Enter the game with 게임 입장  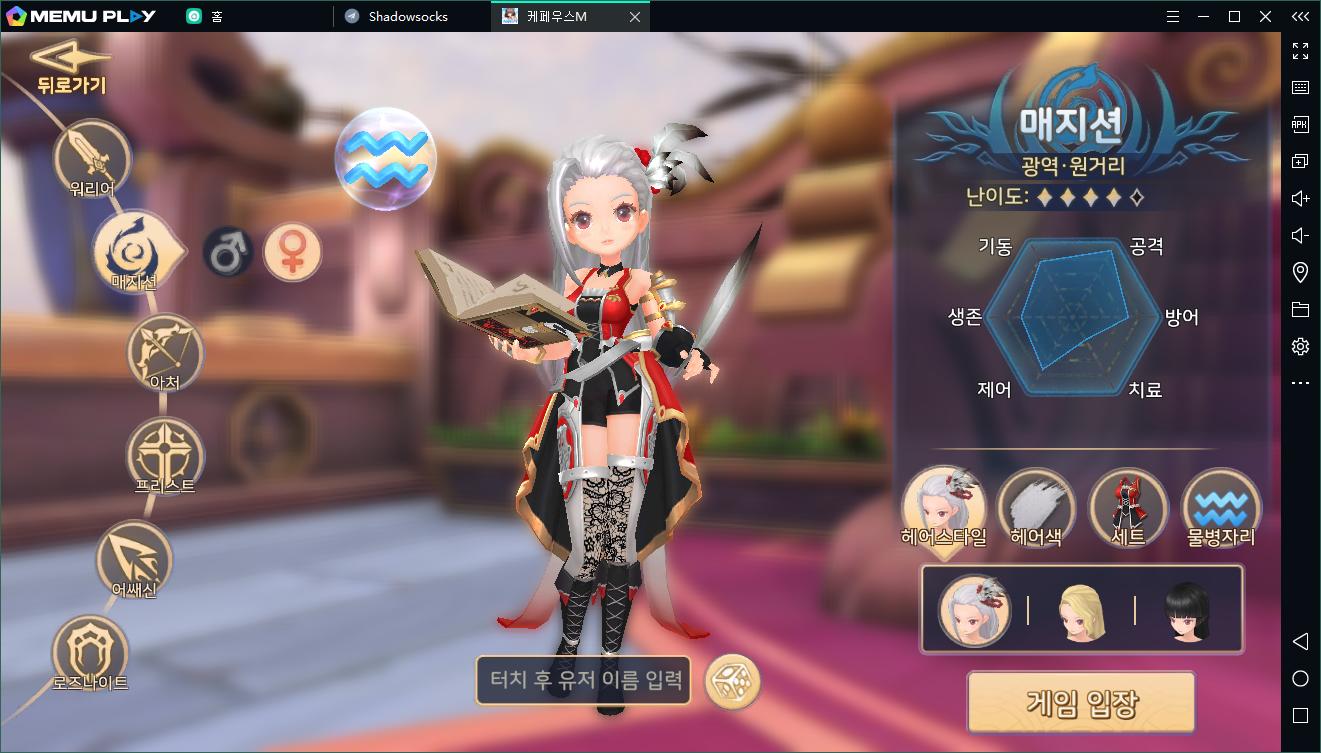[1081, 702]
